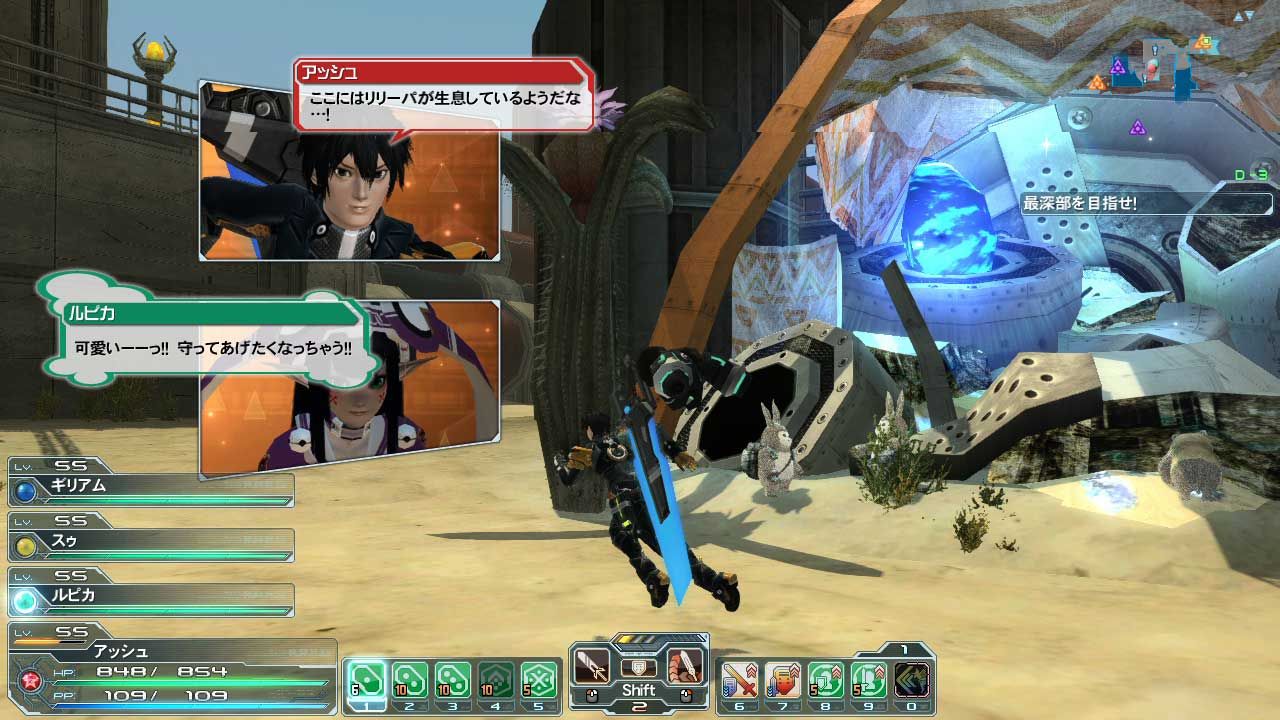Use the HP recovery skill in slot 8
This screenshot has width=1280, height=720.
[x=825, y=678]
